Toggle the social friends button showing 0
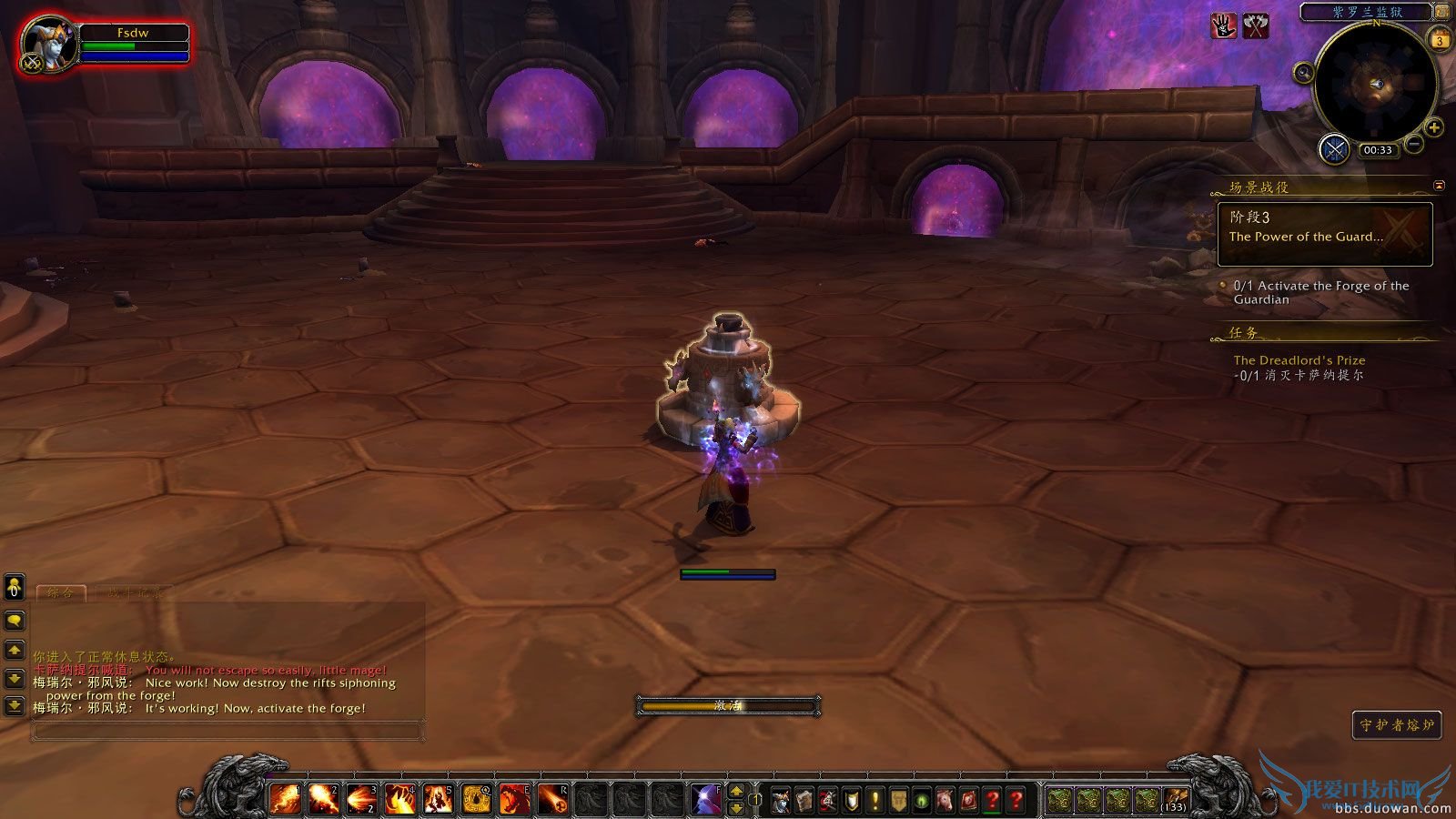The width and height of the screenshot is (1456, 819). pyautogui.click(x=13, y=588)
